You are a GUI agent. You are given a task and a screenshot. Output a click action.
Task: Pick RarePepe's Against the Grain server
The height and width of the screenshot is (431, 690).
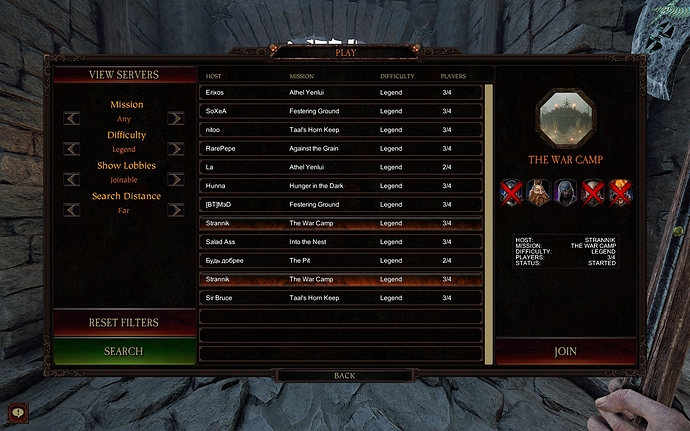point(340,148)
